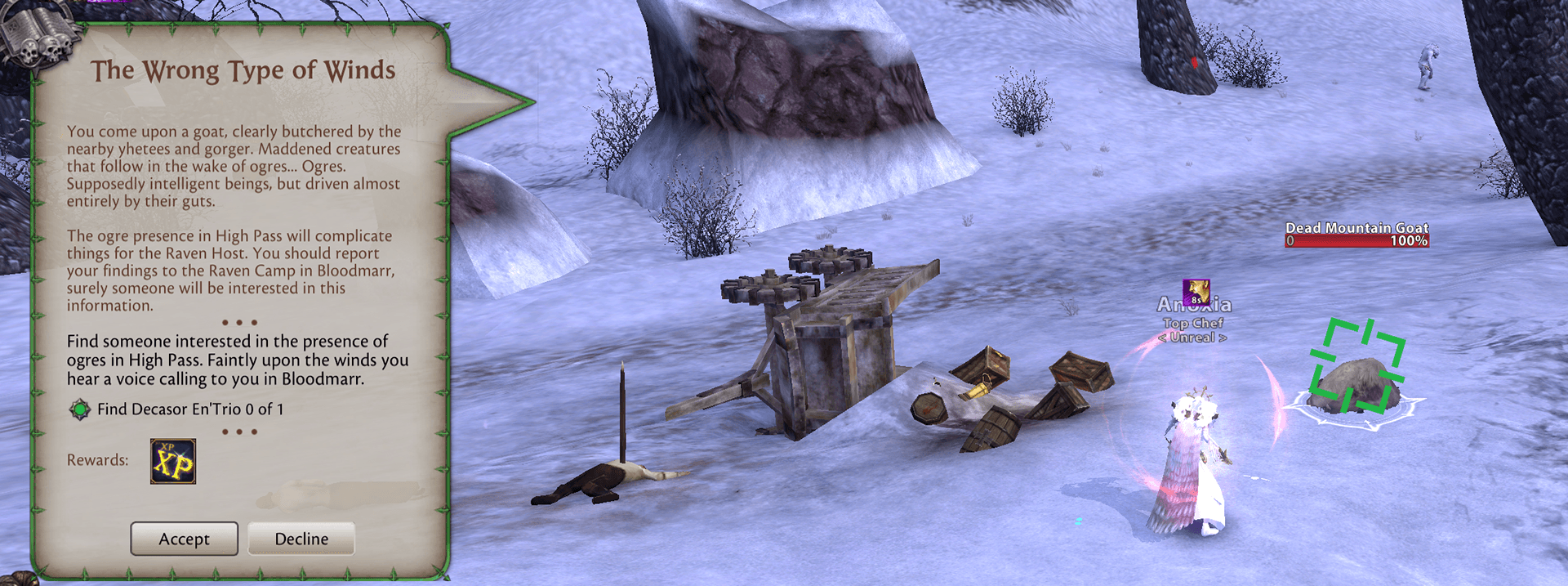The image size is (1568, 586).
Task: Select the Dead Mountain Goat target nameplate
Action: point(1356,235)
